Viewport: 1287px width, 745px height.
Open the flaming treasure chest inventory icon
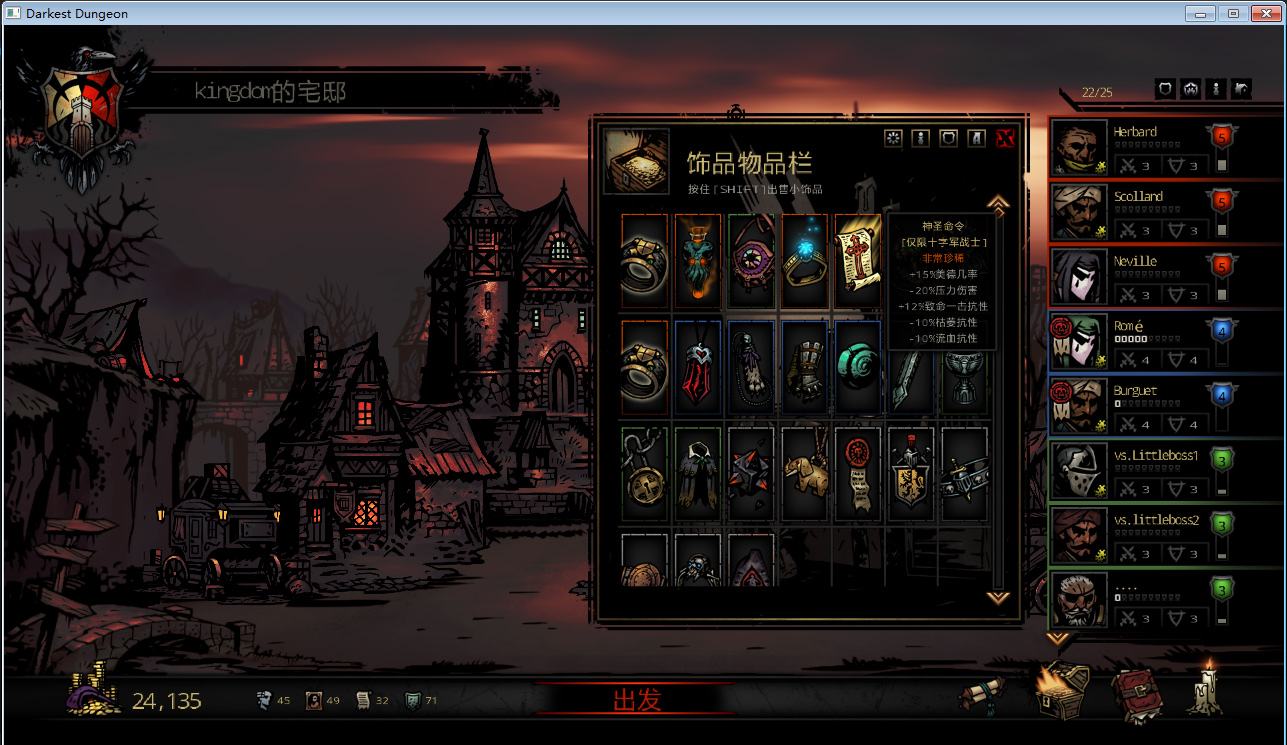point(1060,692)
